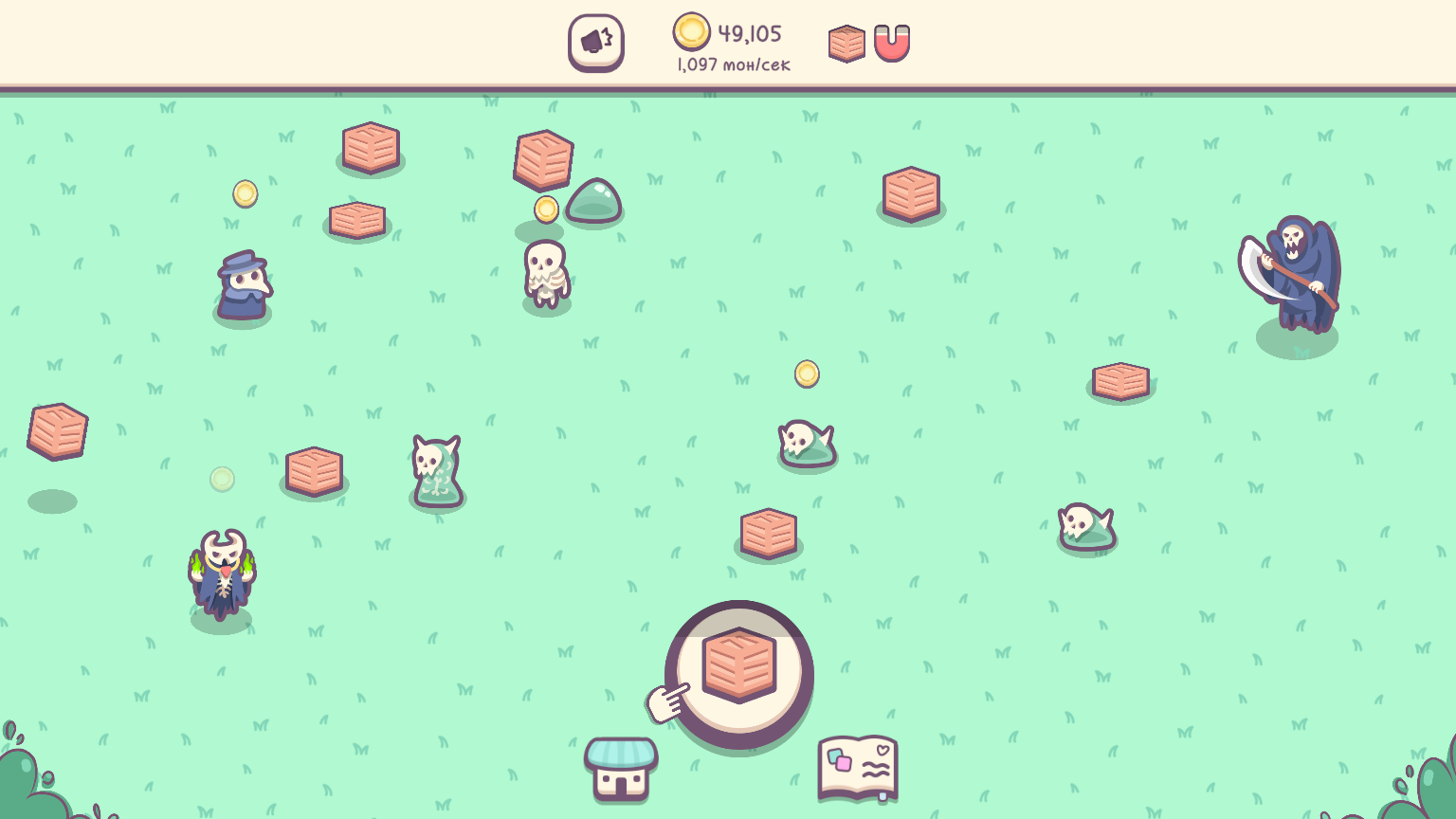The height and width of the screenshot is (819, 1456).
Task: Select the crate booster icon in top bar
Action: point(846,44)
